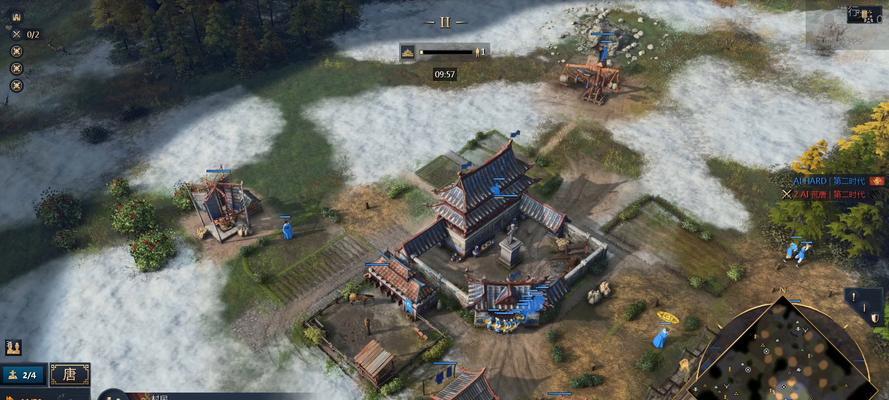Open the Tang dynasty button
The image size is (889, 400).
[69, 374]
